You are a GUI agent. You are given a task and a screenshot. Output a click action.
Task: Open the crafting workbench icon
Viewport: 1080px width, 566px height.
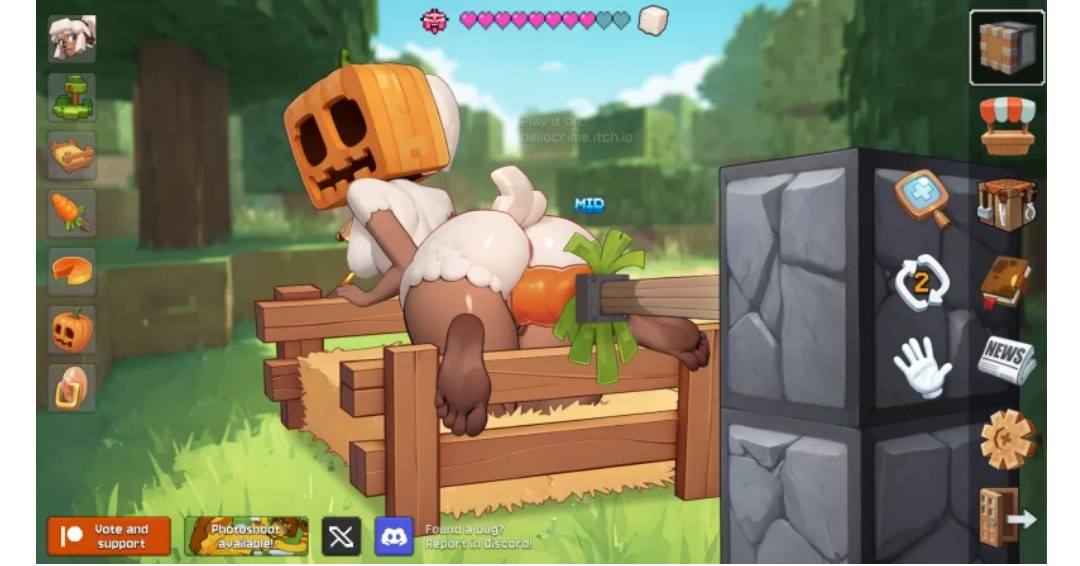pyautogui.click(x=1006, y=204)
